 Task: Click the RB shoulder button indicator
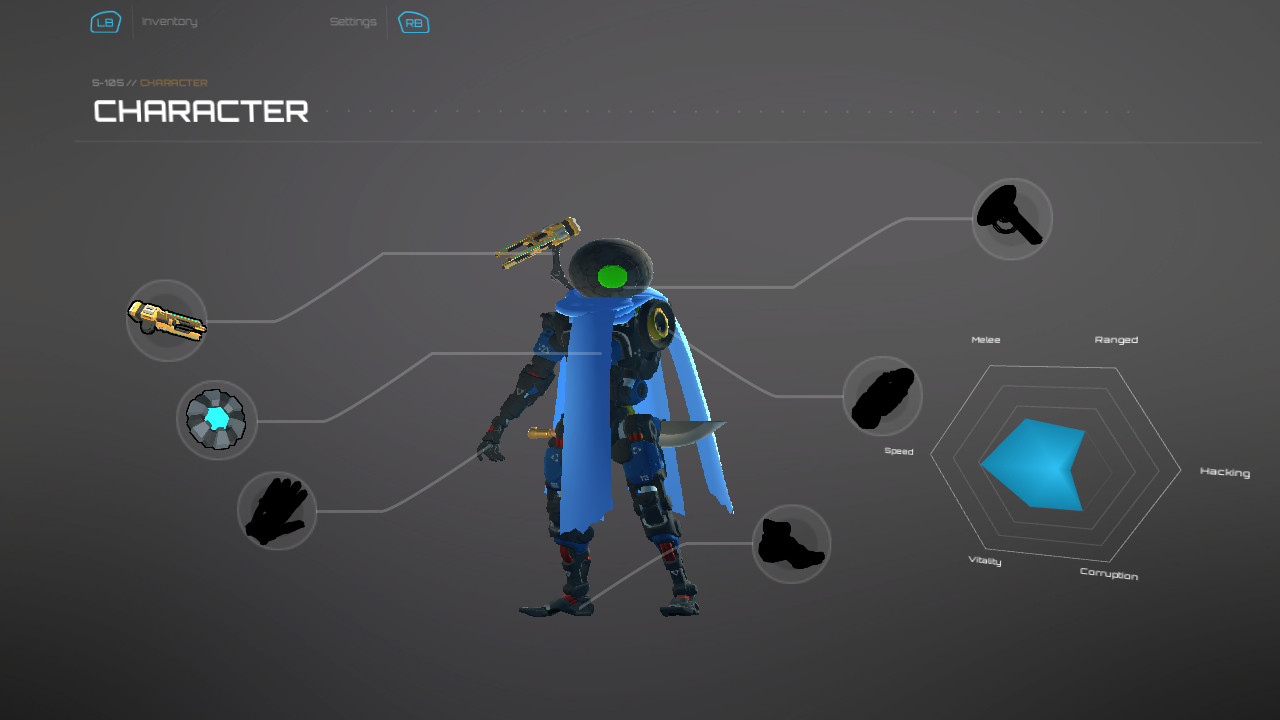(413, 22)
